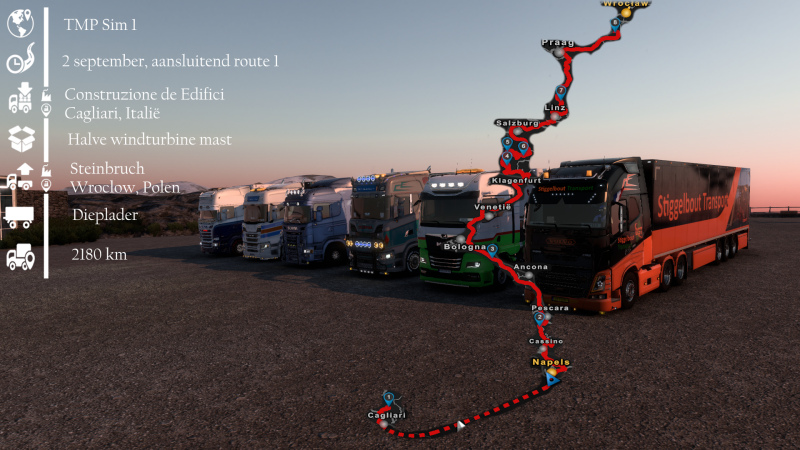Click waypoint pin number 1 near Cagliari
This screenshot has height=450, width=800.
(389, 398)
